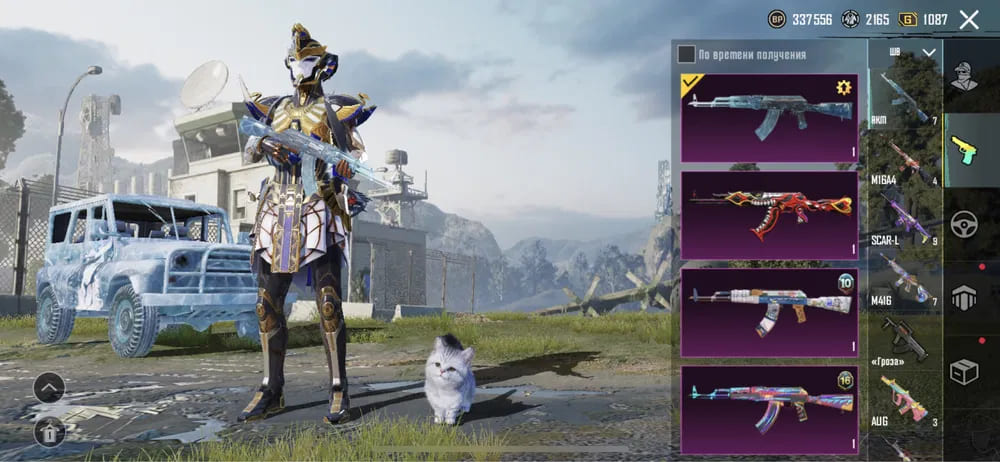Open the gear settings on the equipped AKM skin
The width and height of the screenshot is (1000, 462).
843,88
